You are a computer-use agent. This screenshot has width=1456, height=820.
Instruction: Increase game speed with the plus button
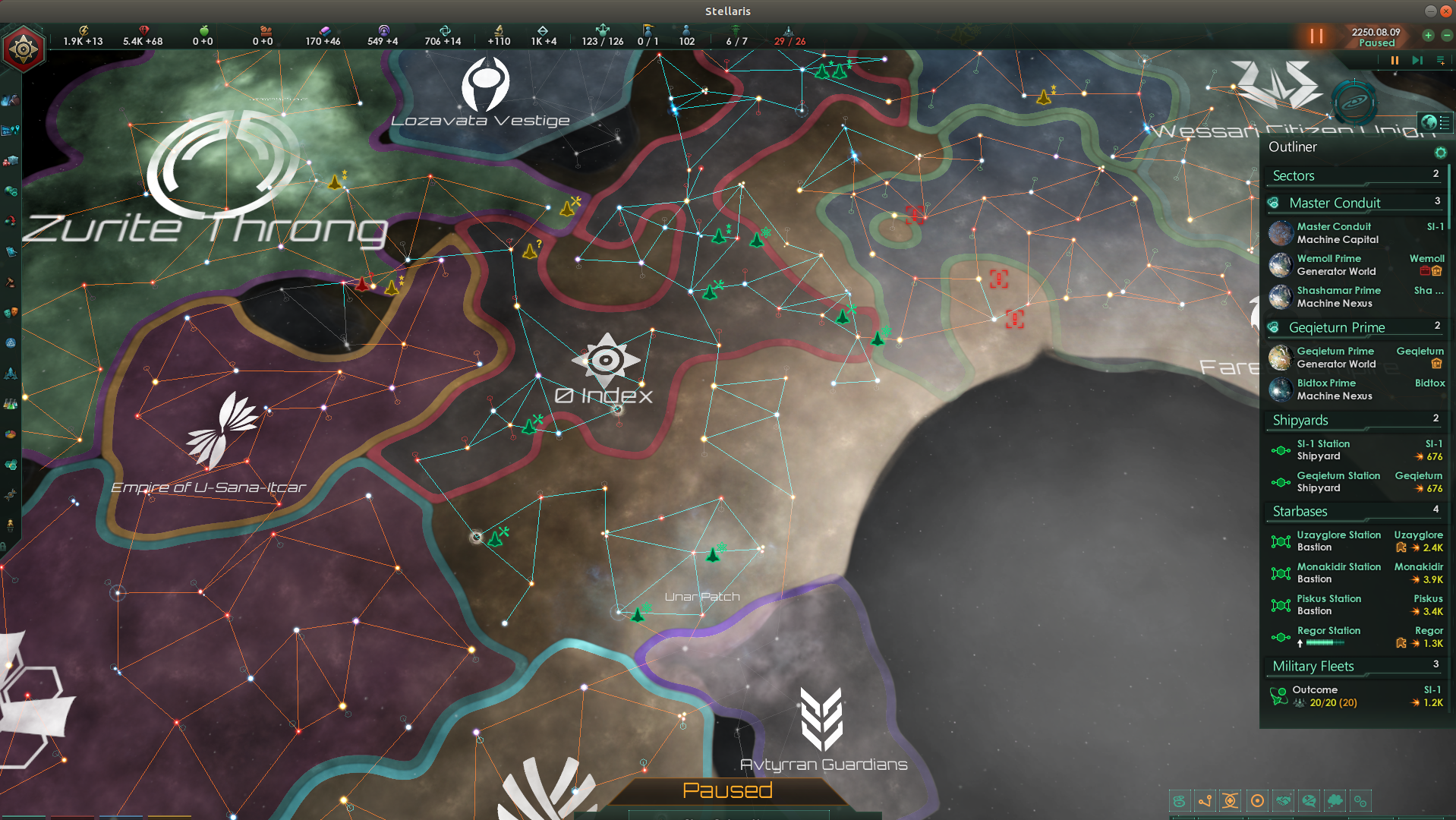coord(1427,36)
